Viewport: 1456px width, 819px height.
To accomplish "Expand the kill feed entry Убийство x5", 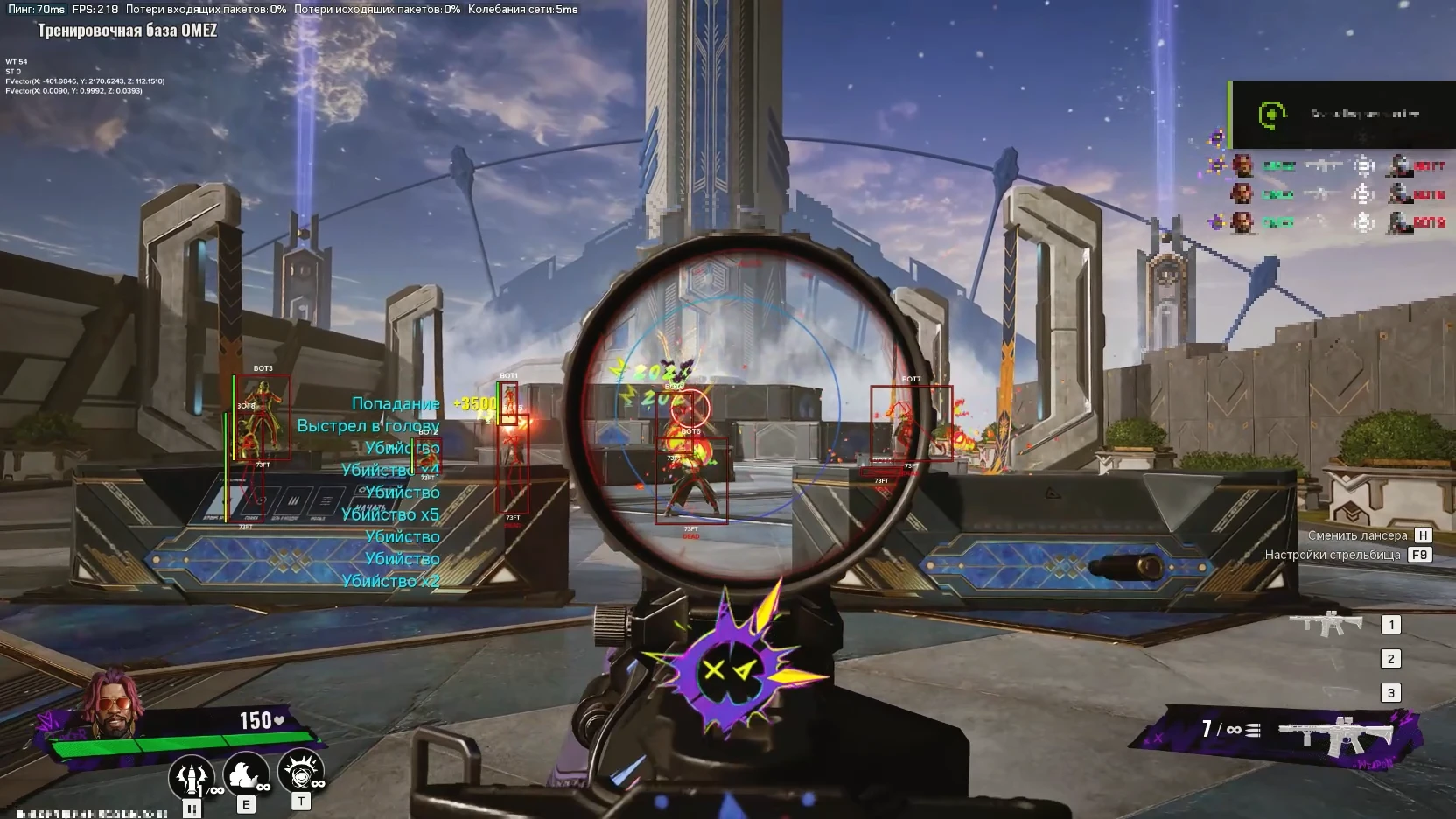I will tap(392, 514).
